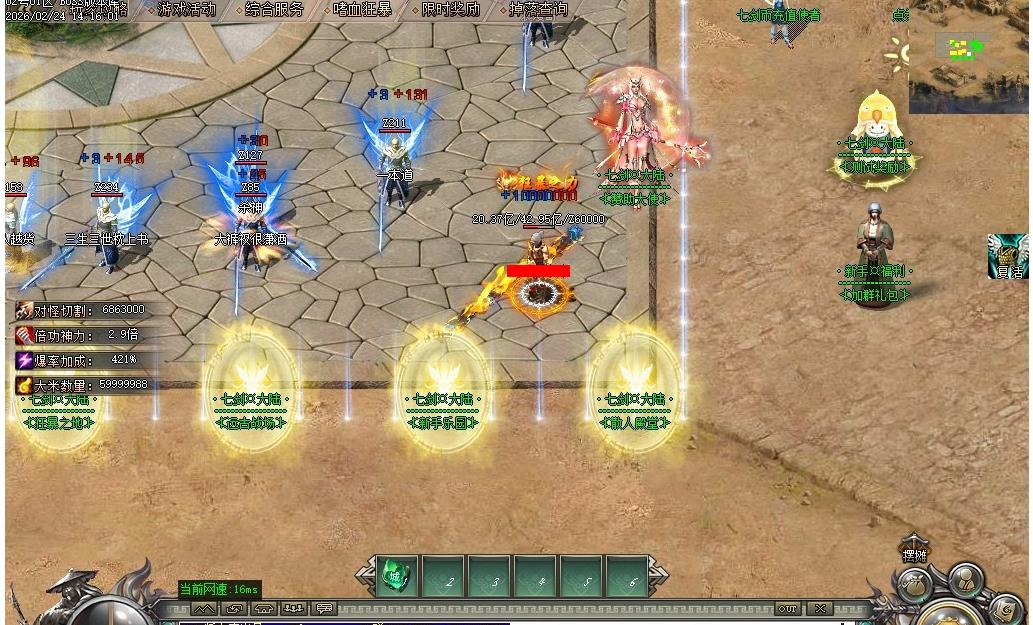The image size is (1033, 625).
Task: Open the 摆摊 stall button
Action: tap(914, 549)
